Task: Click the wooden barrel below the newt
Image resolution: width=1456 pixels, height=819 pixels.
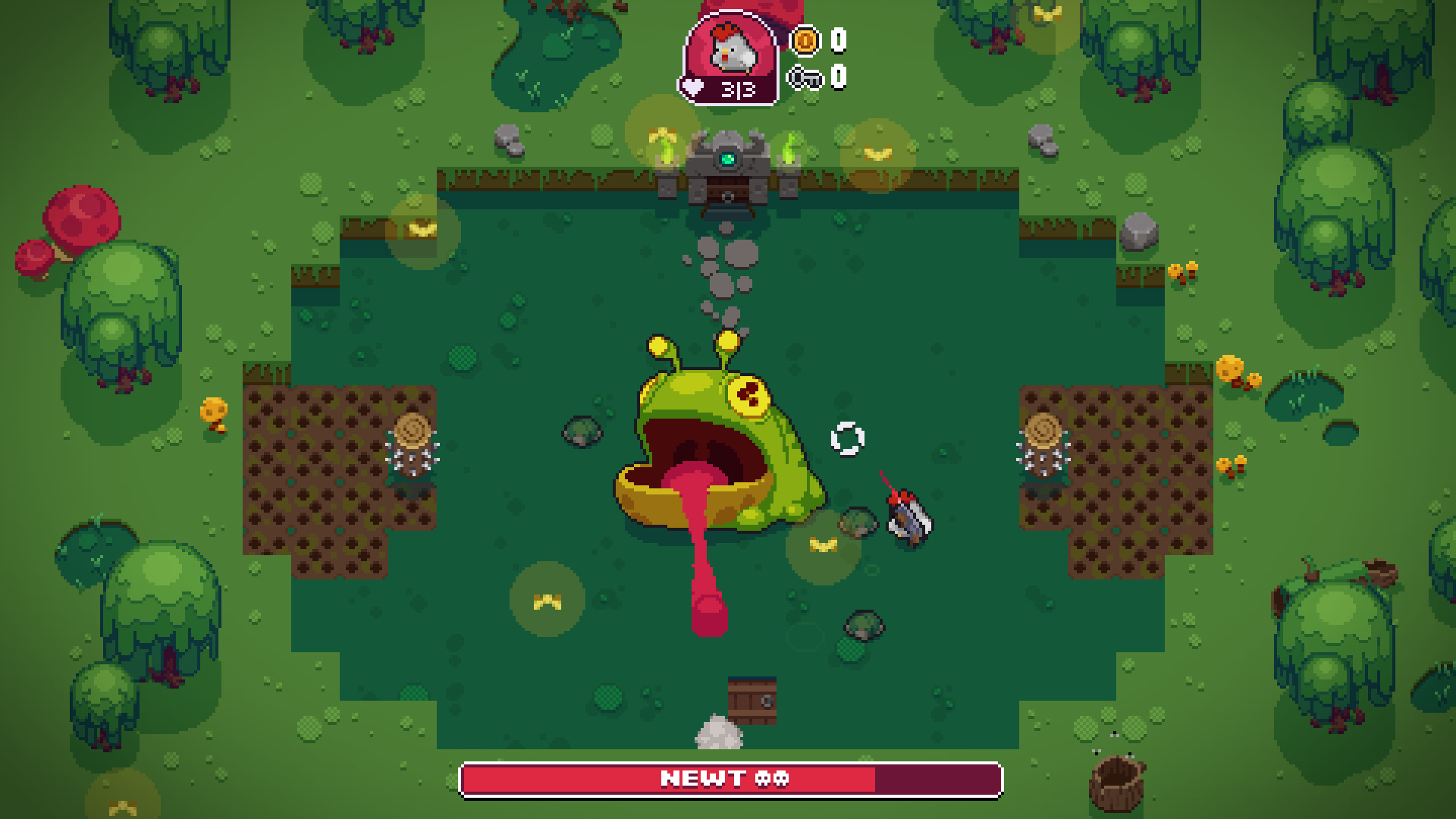Action: (x=752, y=702)
